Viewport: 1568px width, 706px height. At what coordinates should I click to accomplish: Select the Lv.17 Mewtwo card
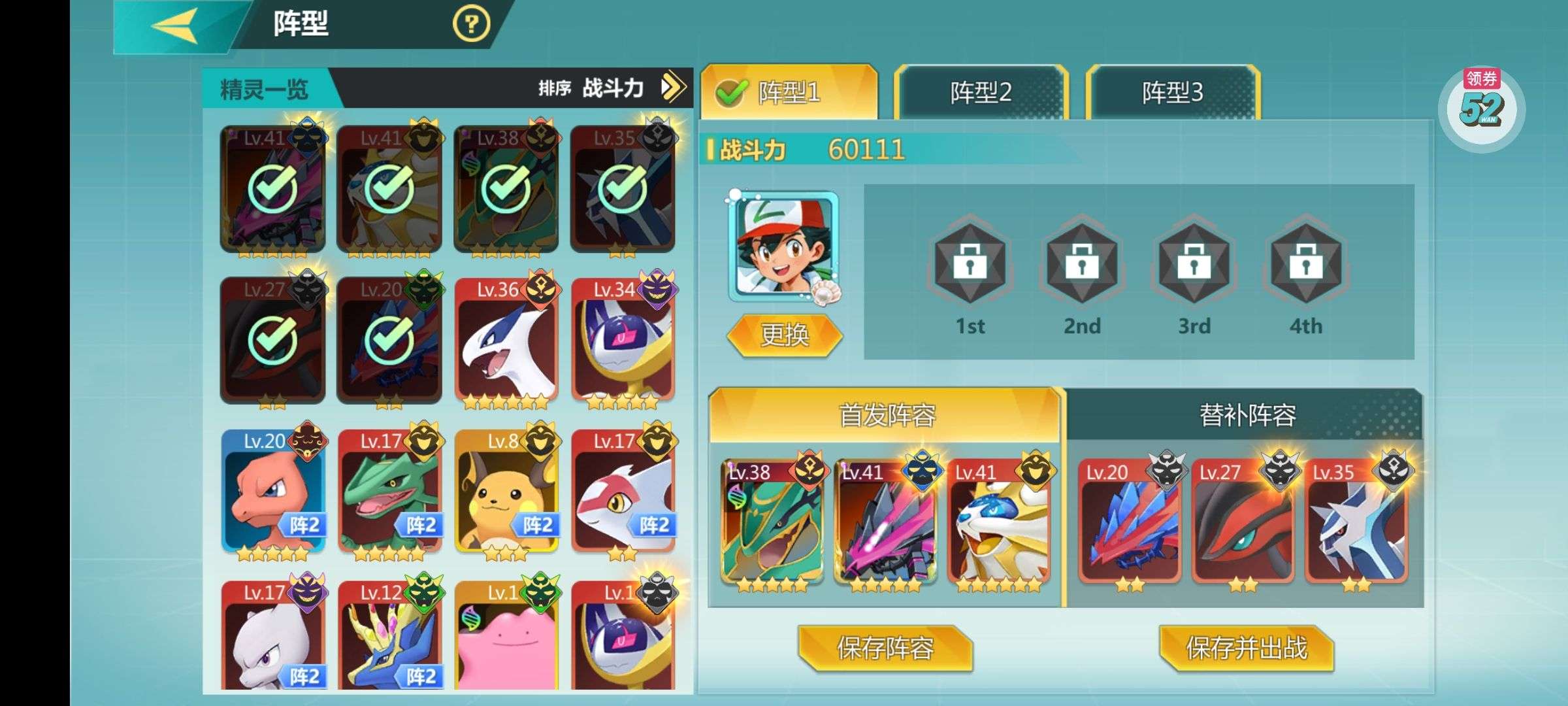click(x=272, y=637)
